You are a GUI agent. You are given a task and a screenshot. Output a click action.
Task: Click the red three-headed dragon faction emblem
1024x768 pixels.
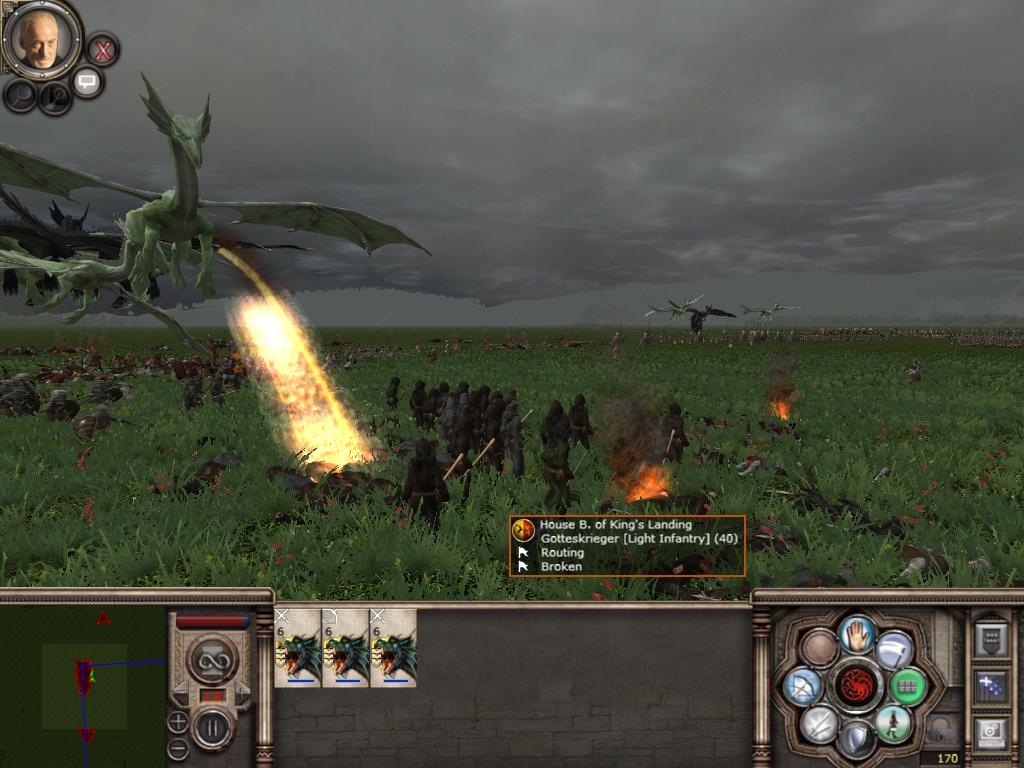pos(857,686)
